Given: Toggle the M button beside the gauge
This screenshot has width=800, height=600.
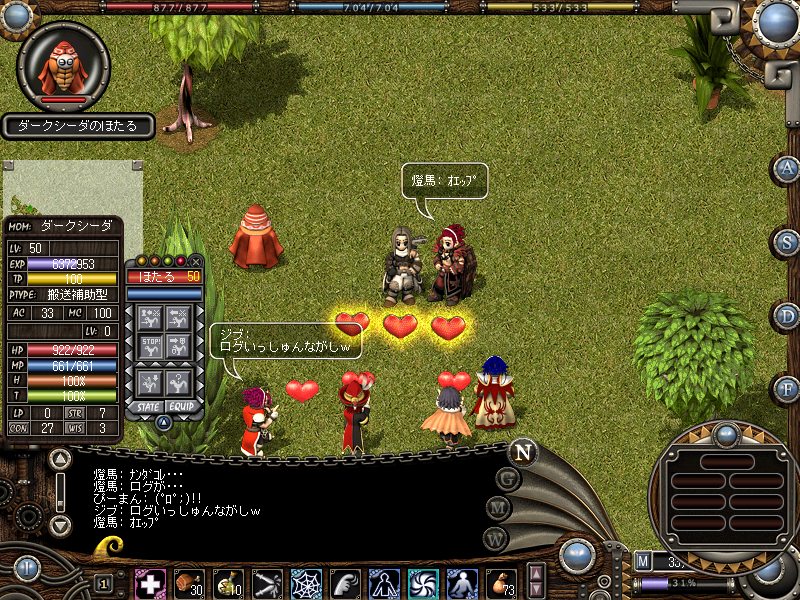Looking at the screenshot, I should tap(643, 561).
